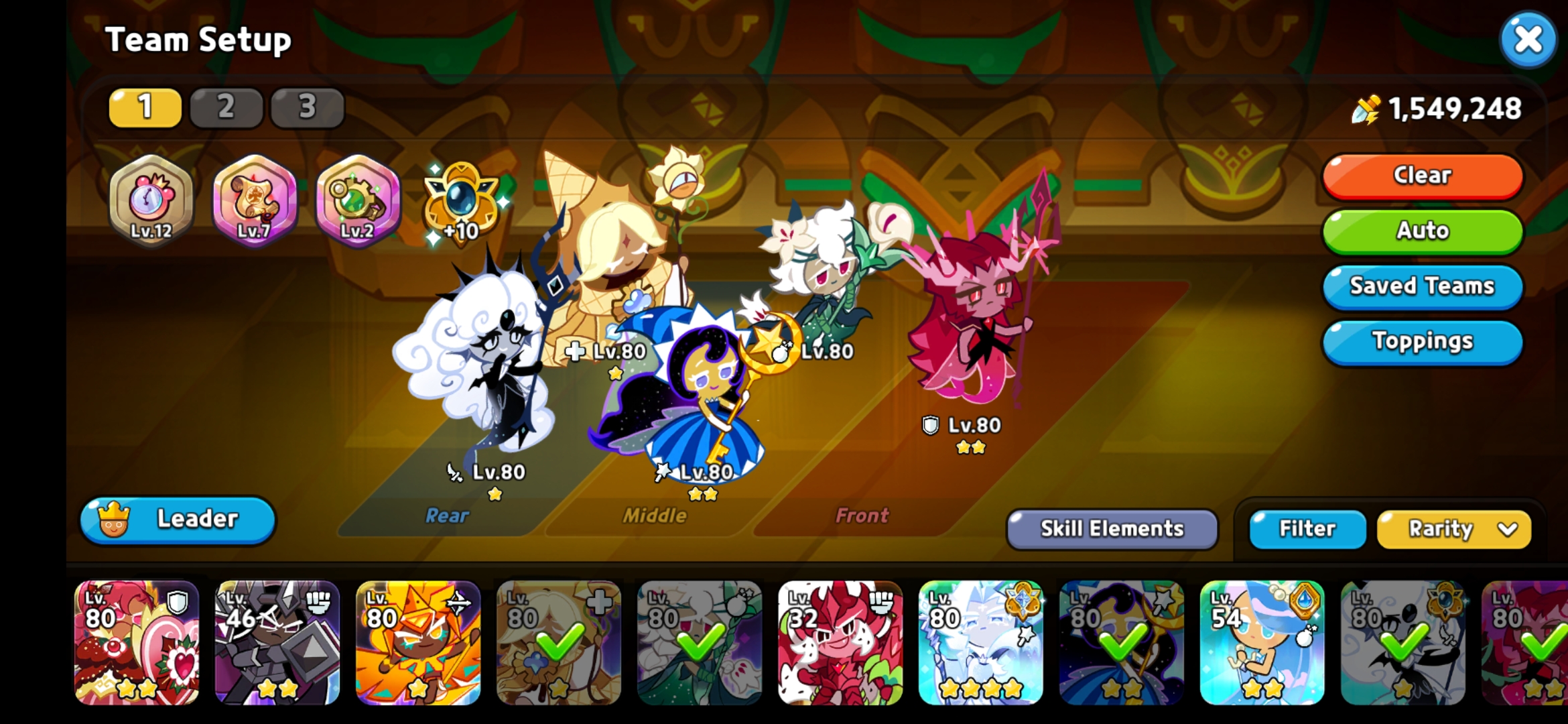The image size is (1568, 724).
Task: Tap the shield icon beside the Front cookie's level
Action: 929,424
